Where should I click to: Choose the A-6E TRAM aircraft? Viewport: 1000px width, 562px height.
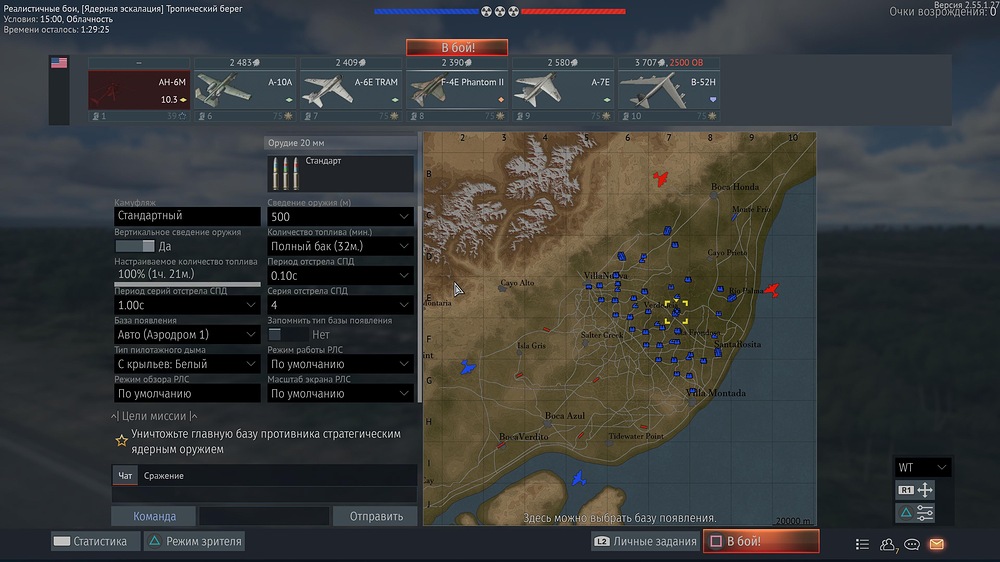point(350,90)
